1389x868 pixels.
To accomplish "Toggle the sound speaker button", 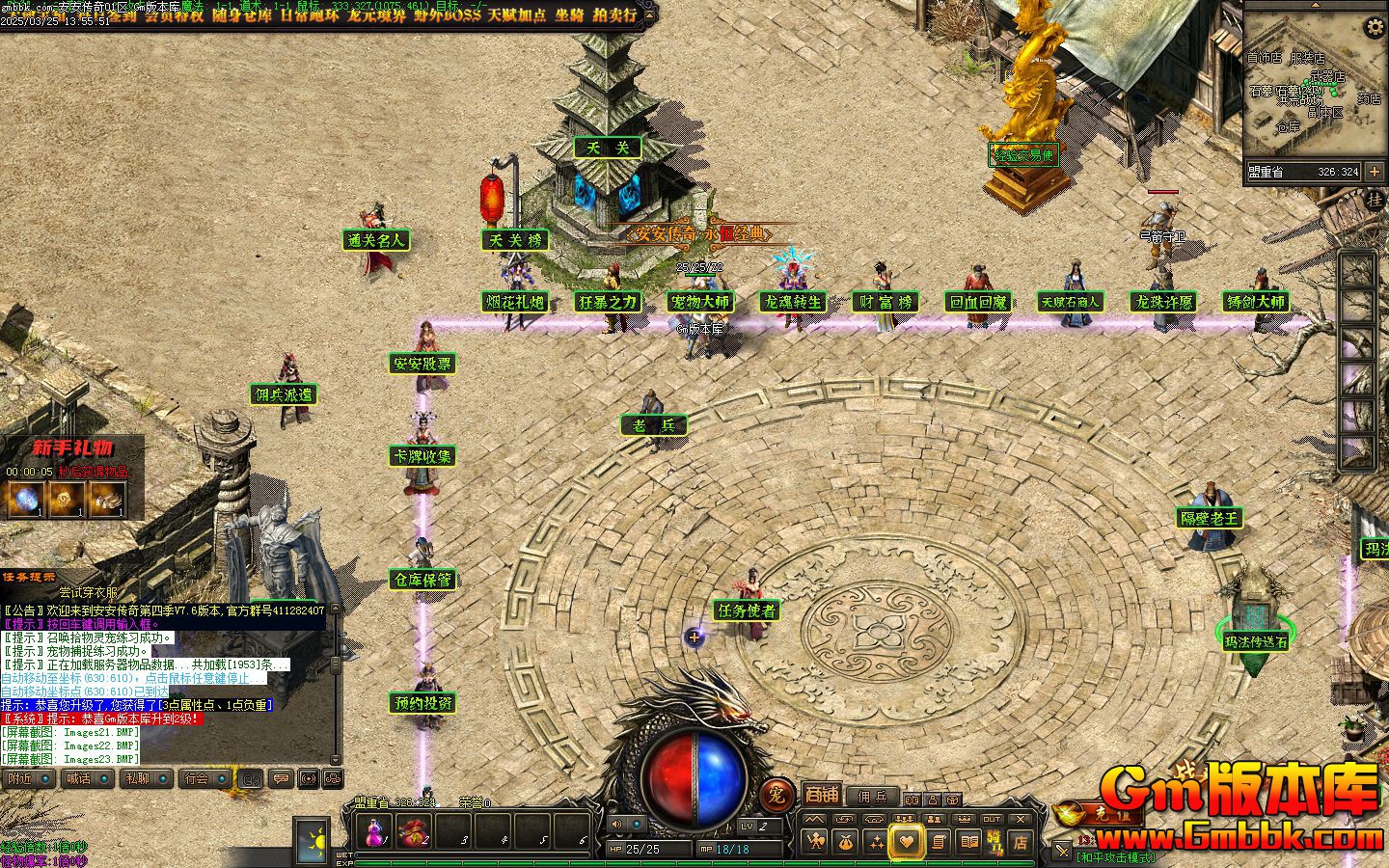I will pyautogui.click(x=617, y=824).
